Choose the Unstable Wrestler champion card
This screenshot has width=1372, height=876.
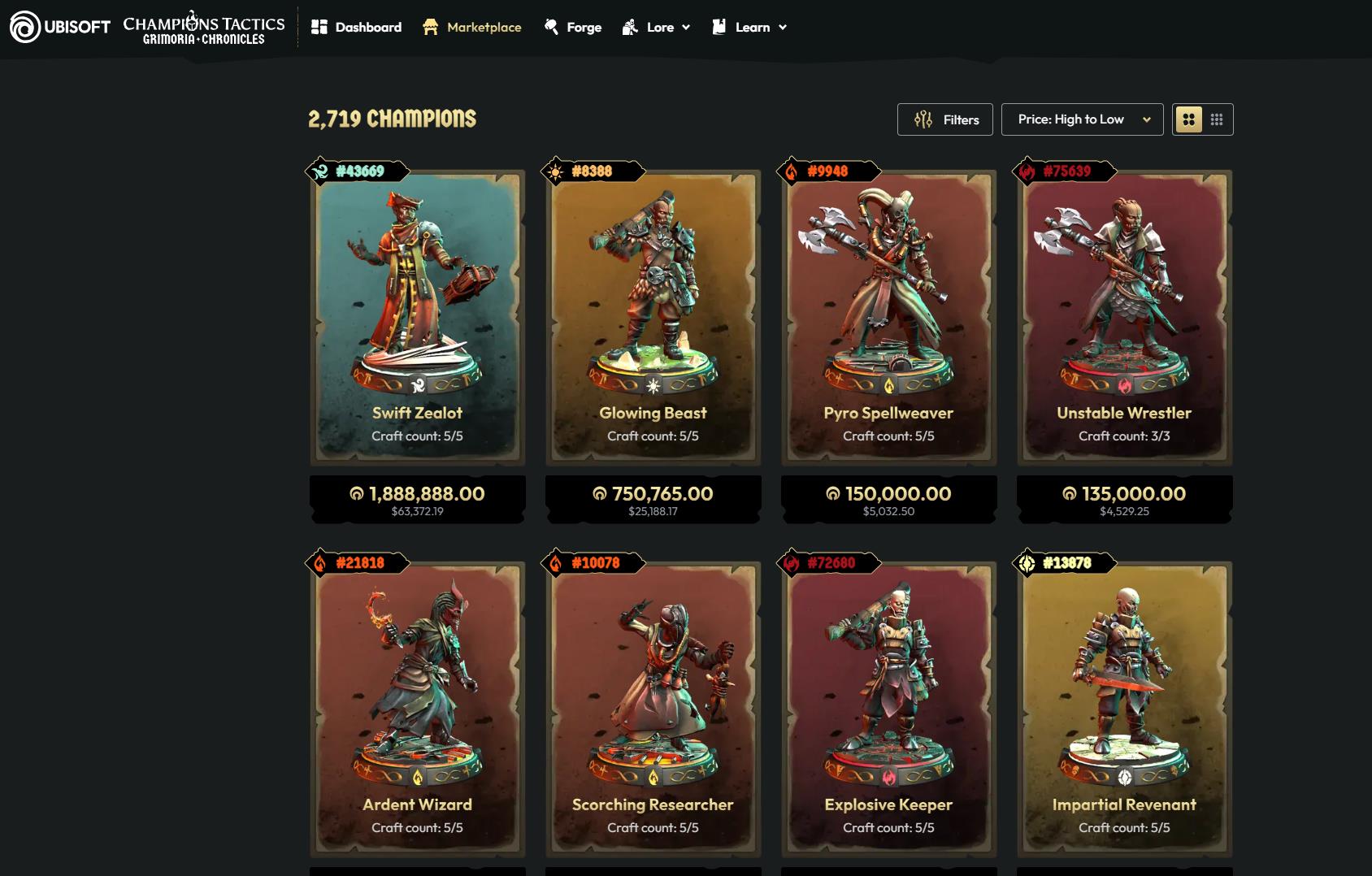(1124, 317)
